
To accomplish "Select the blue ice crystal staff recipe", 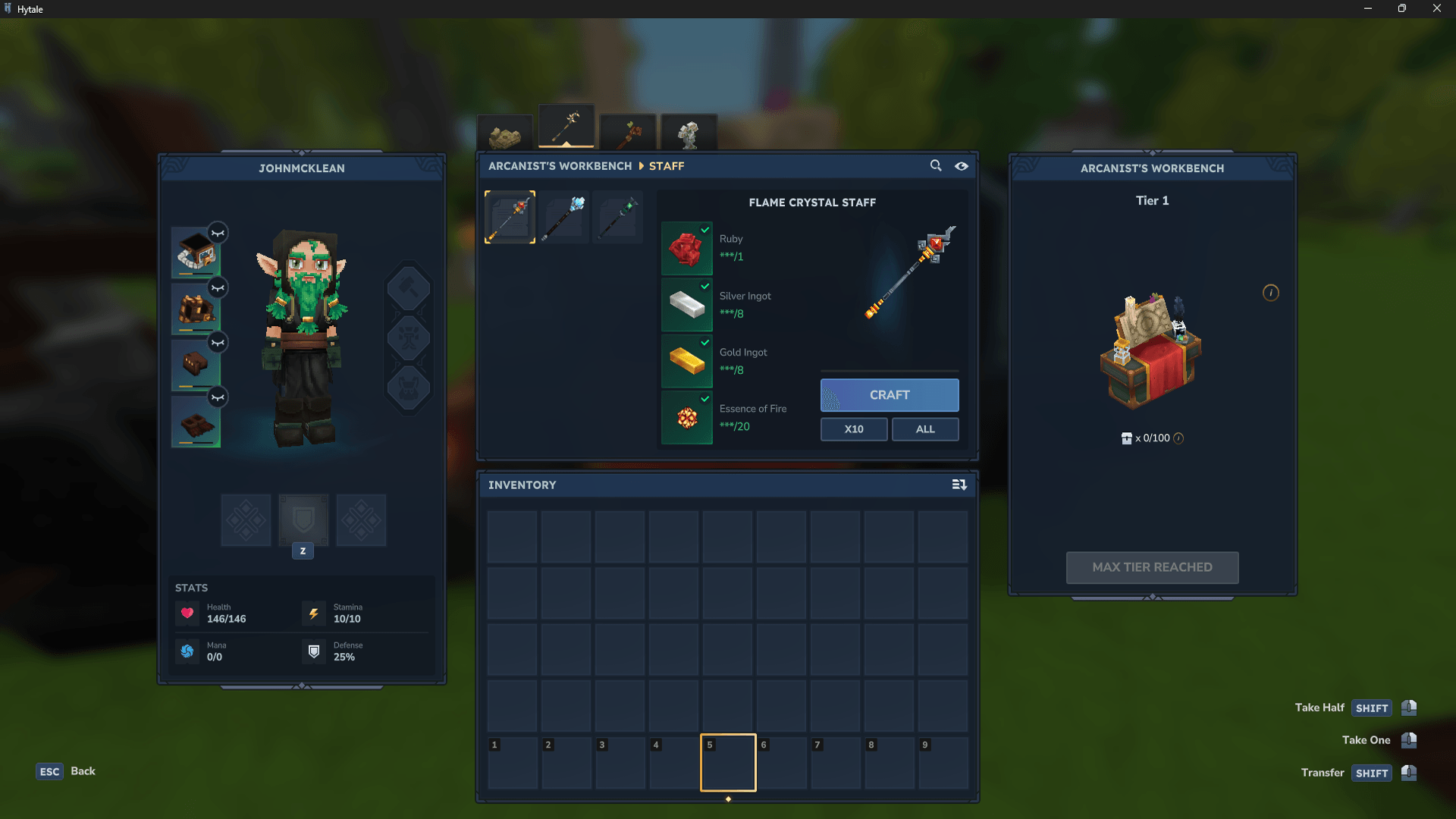I will pos(564,218).
